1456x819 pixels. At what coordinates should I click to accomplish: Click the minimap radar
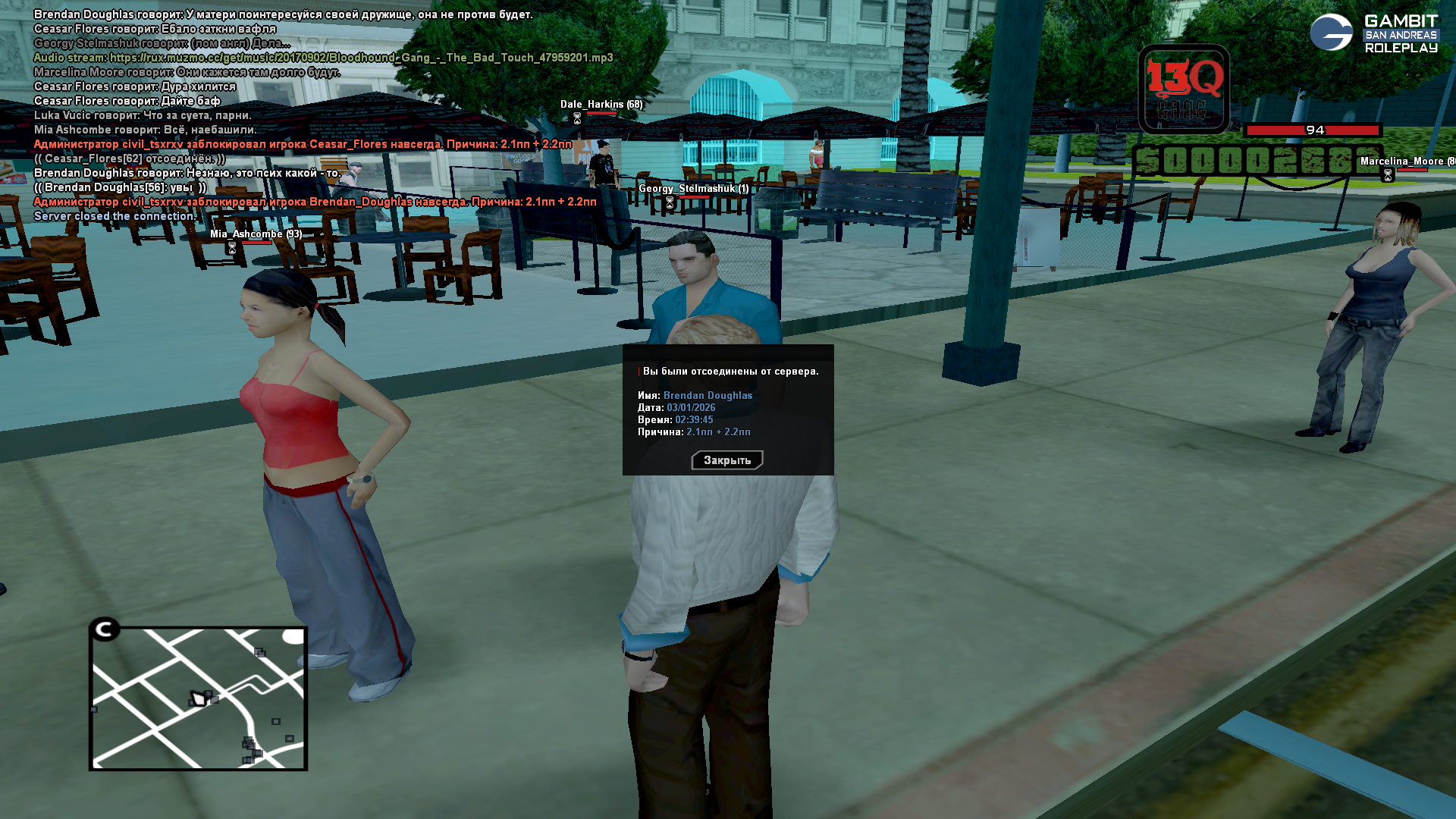pyautogui.click(x=198, y=698)
